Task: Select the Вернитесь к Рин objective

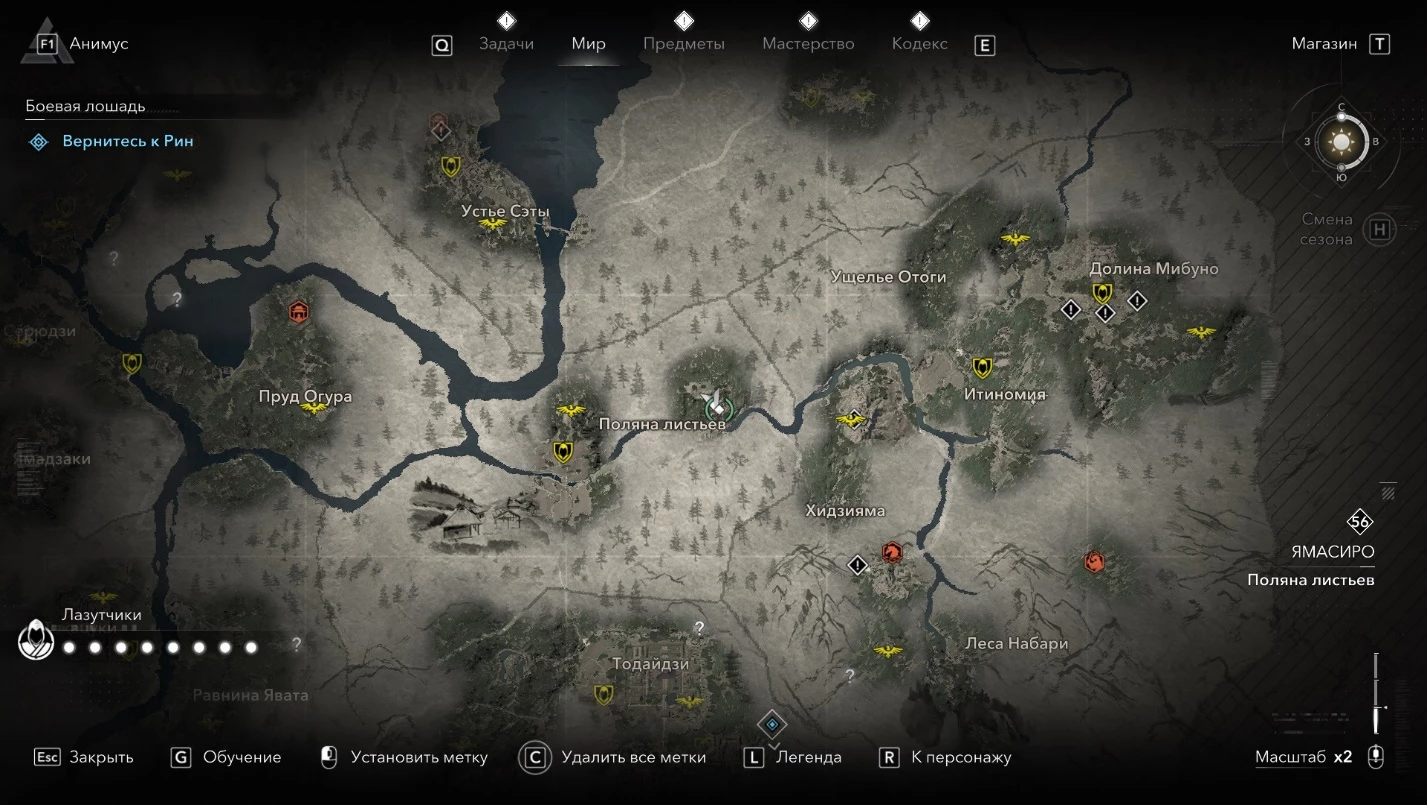Action: click(128, 142)
